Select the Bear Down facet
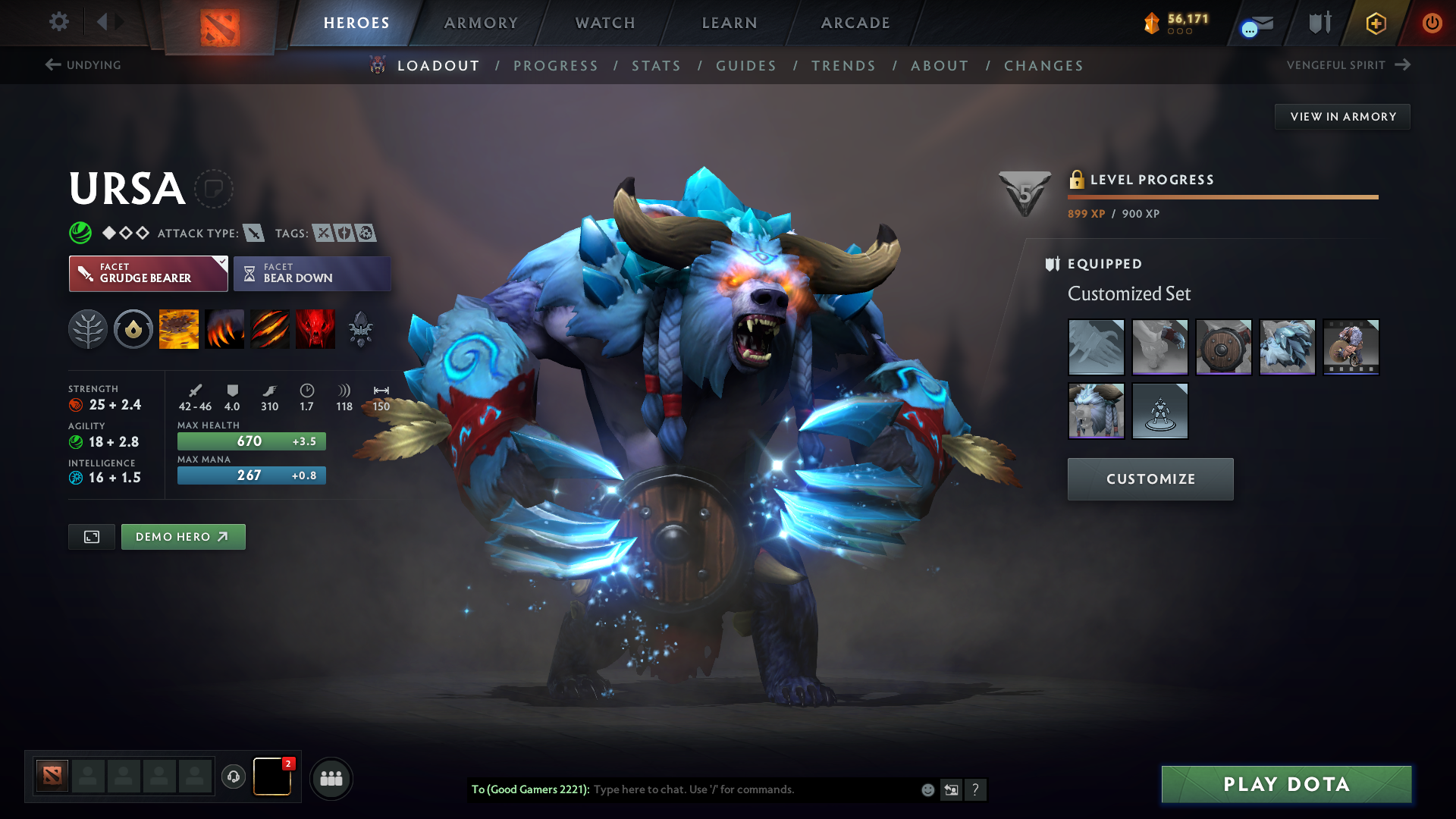 312,274
